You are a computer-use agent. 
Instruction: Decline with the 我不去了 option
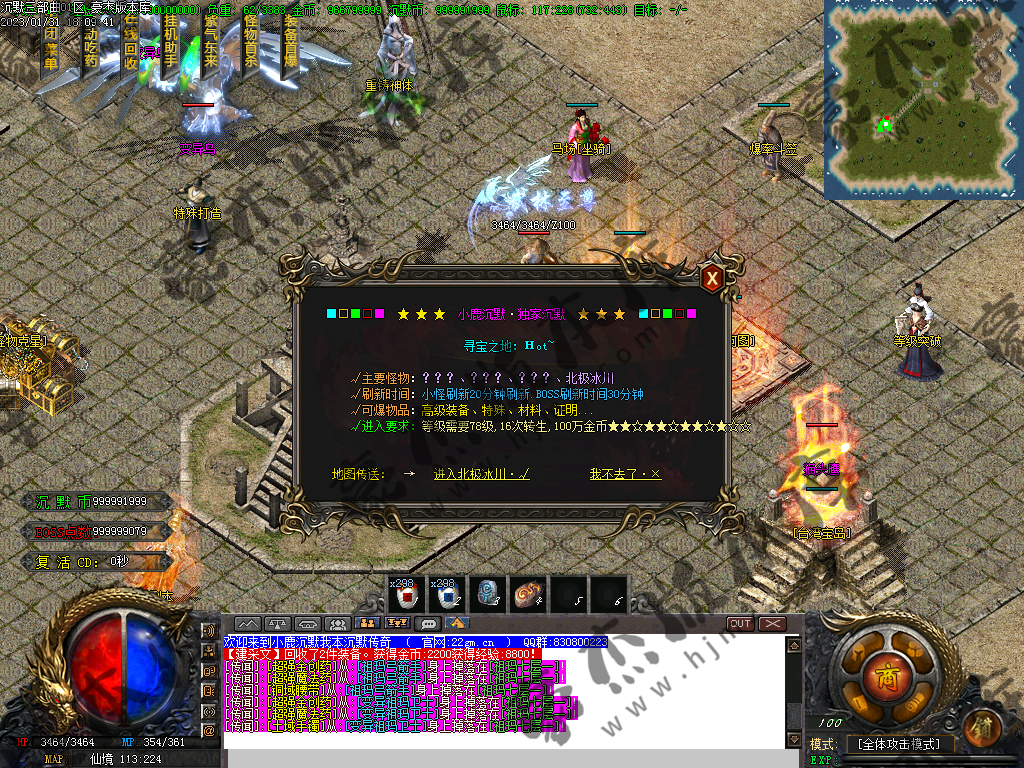[x=625, y=474]
